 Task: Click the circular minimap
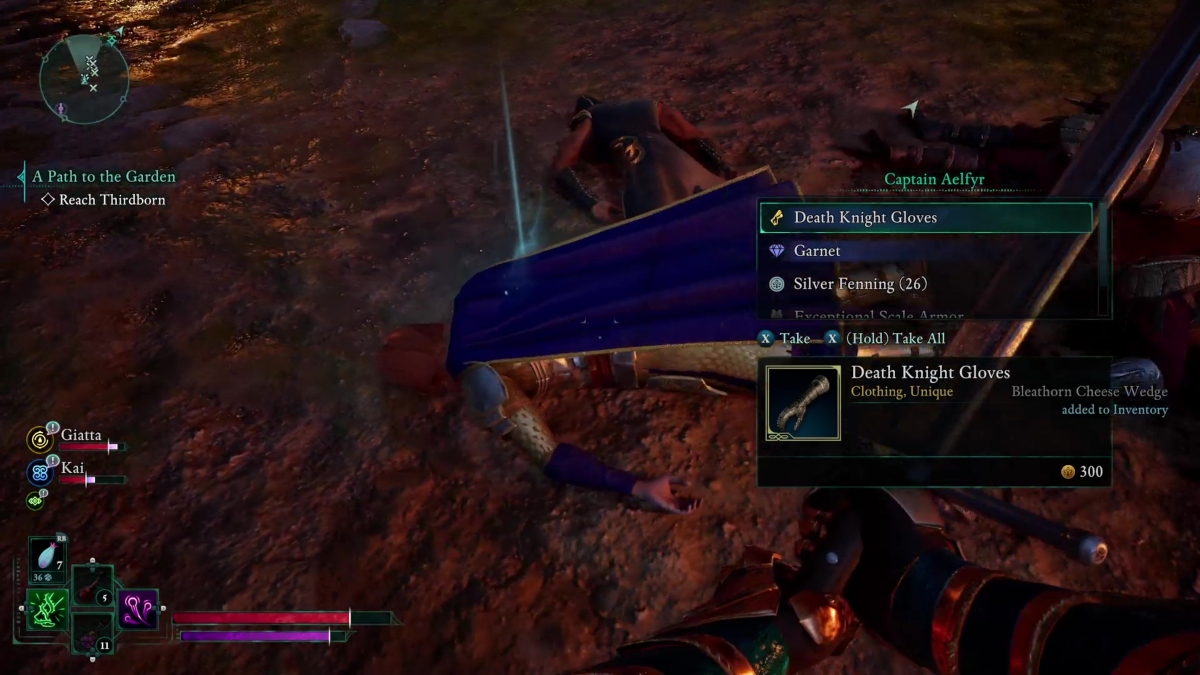click(84, 79)
